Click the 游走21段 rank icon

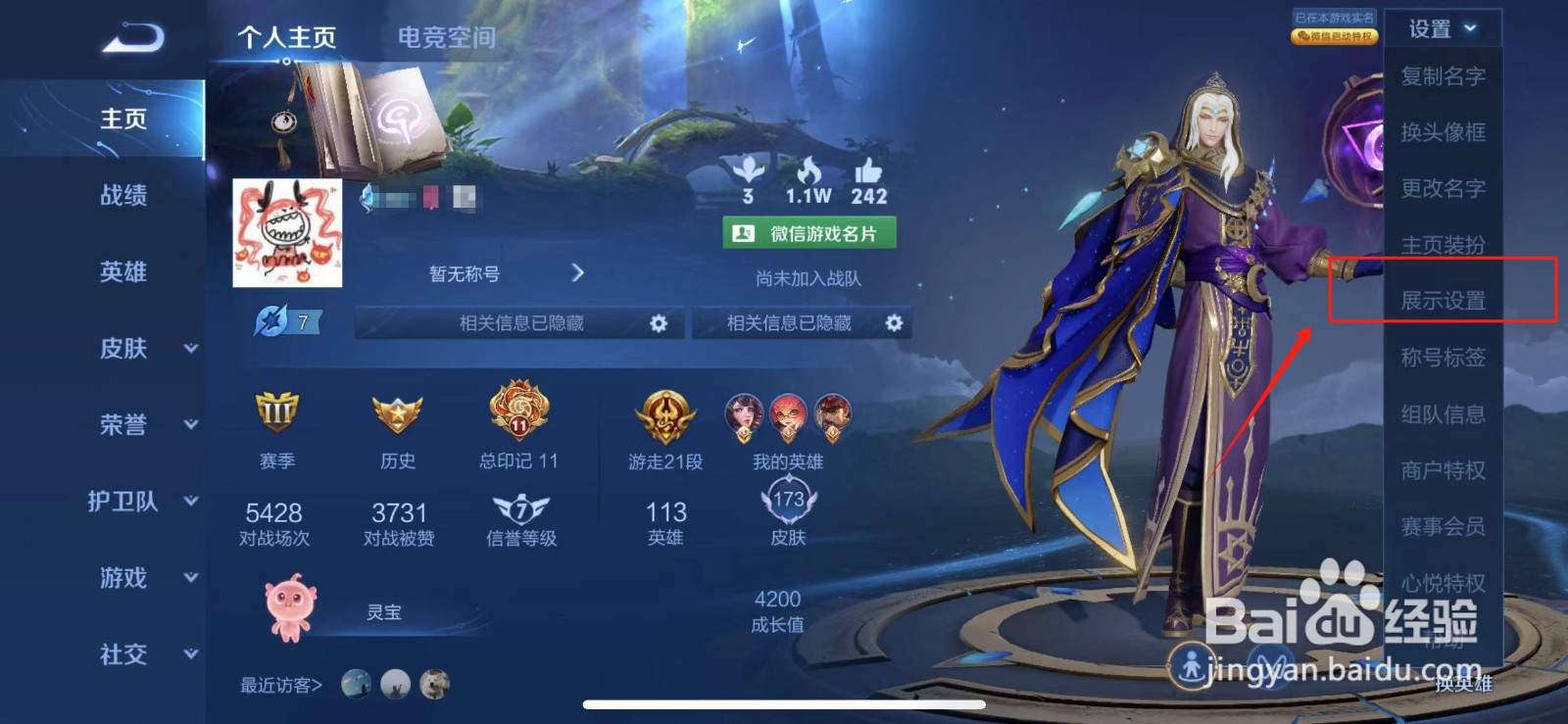pos(666,415)
